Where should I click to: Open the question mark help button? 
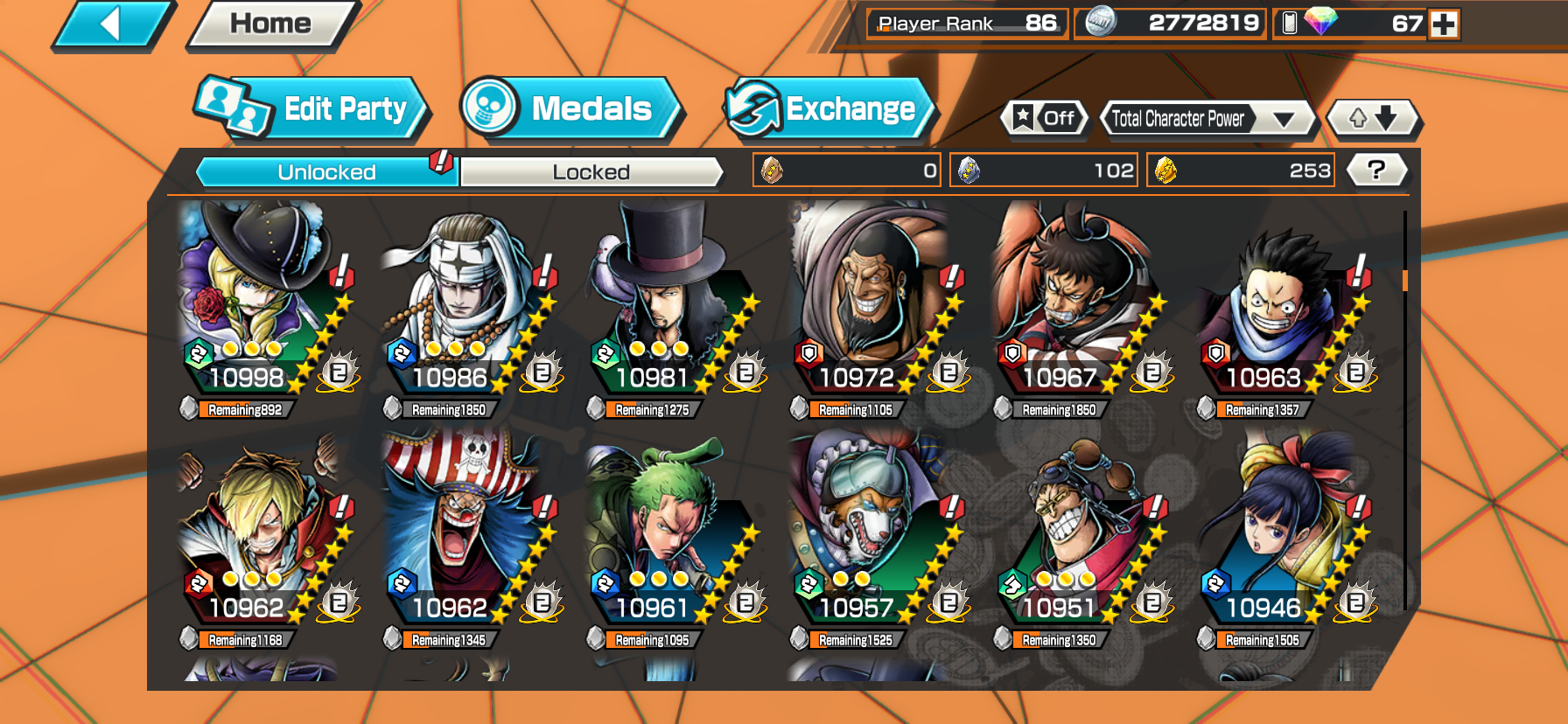tap(1375, 170)
